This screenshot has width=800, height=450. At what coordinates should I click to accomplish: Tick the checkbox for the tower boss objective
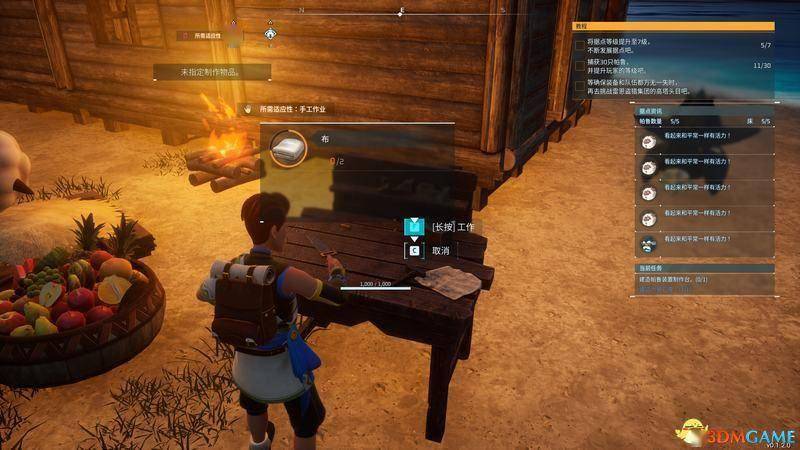pyautogui.click(x=580, y=87)
